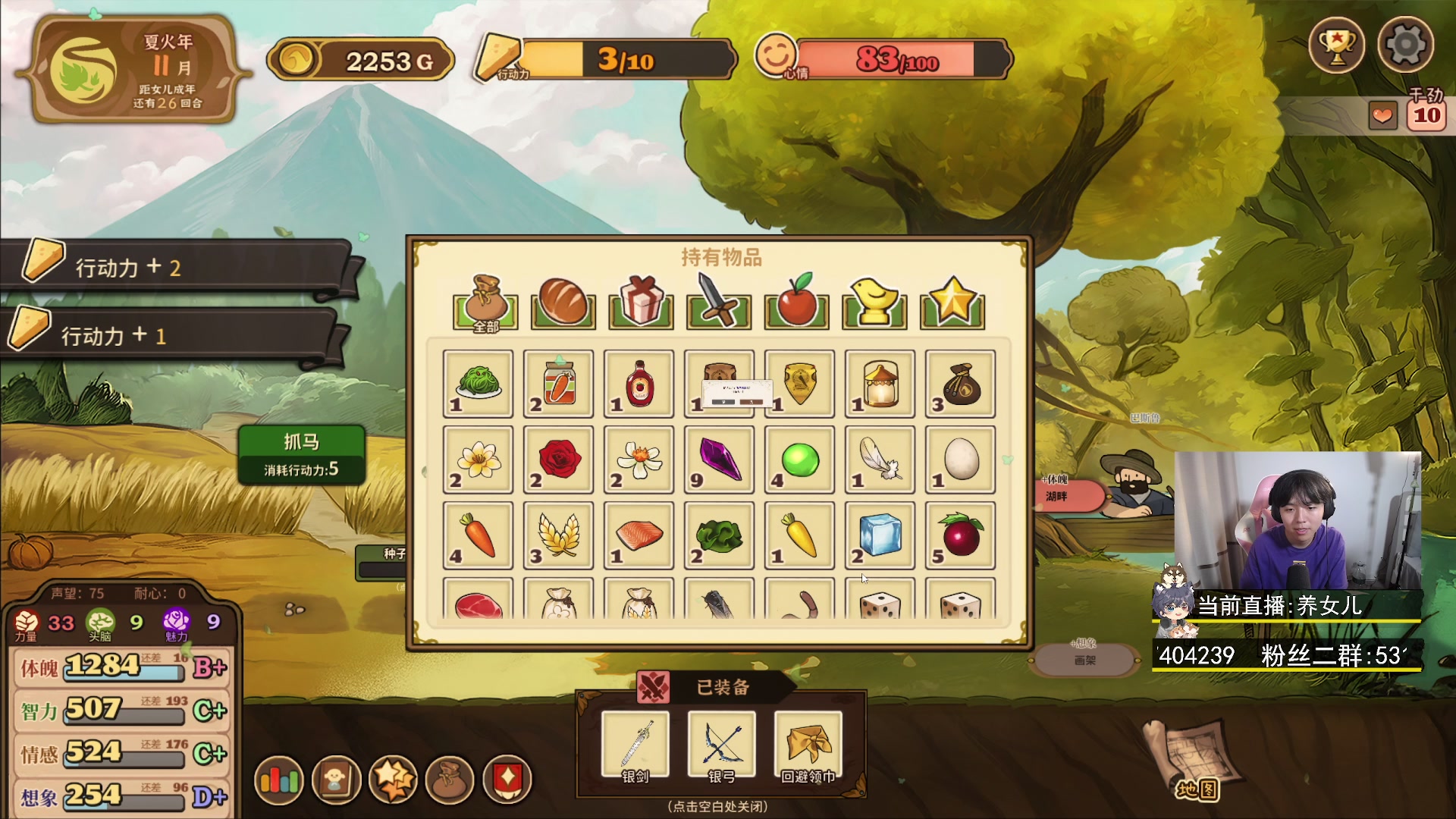Open the settings gear menu
The image size is (1456, 819).
point(1405,45)
